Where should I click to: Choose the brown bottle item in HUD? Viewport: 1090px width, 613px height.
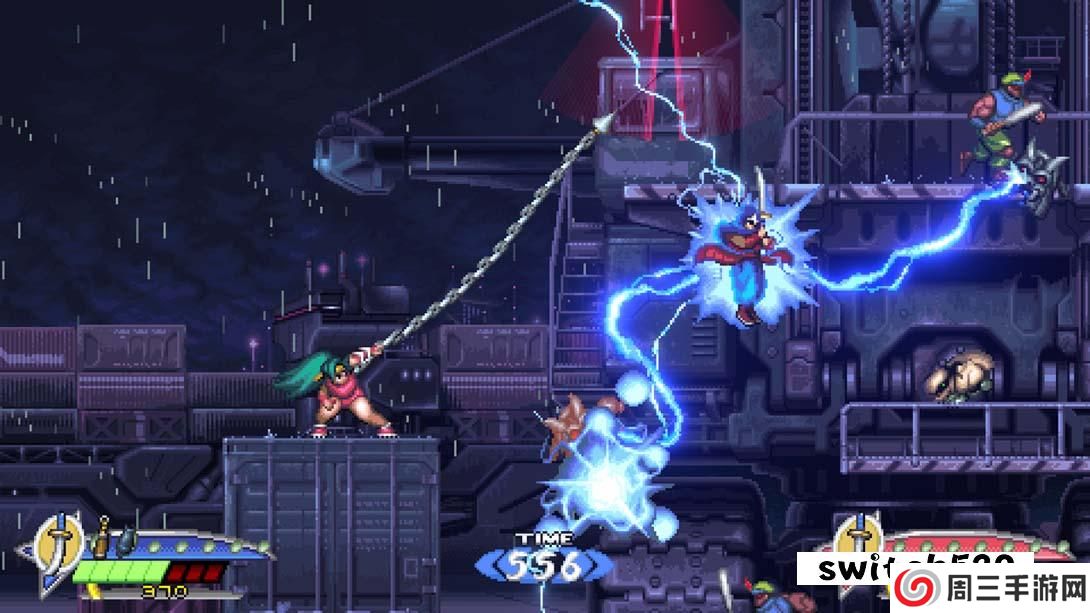tap(102, 540)
